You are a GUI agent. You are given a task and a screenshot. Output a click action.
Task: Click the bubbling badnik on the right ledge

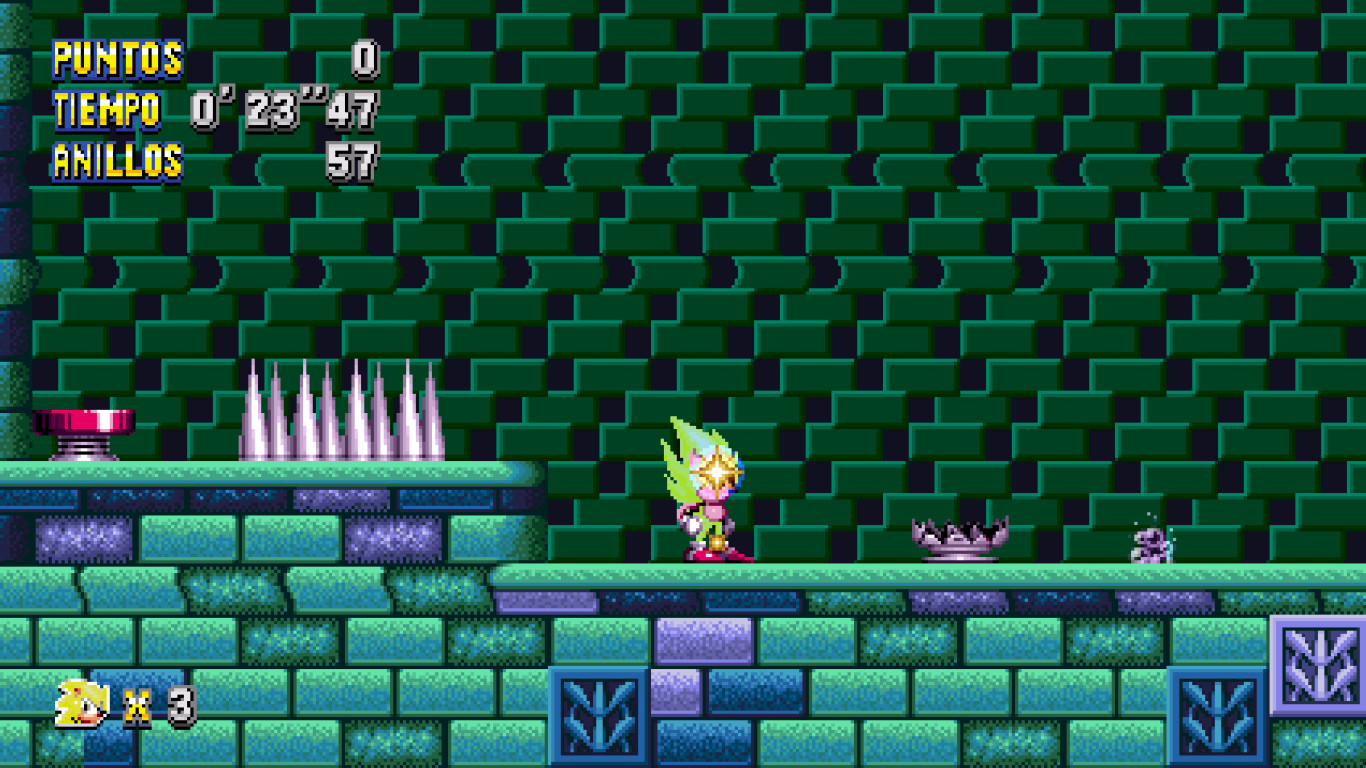(x=1150, y=545)
